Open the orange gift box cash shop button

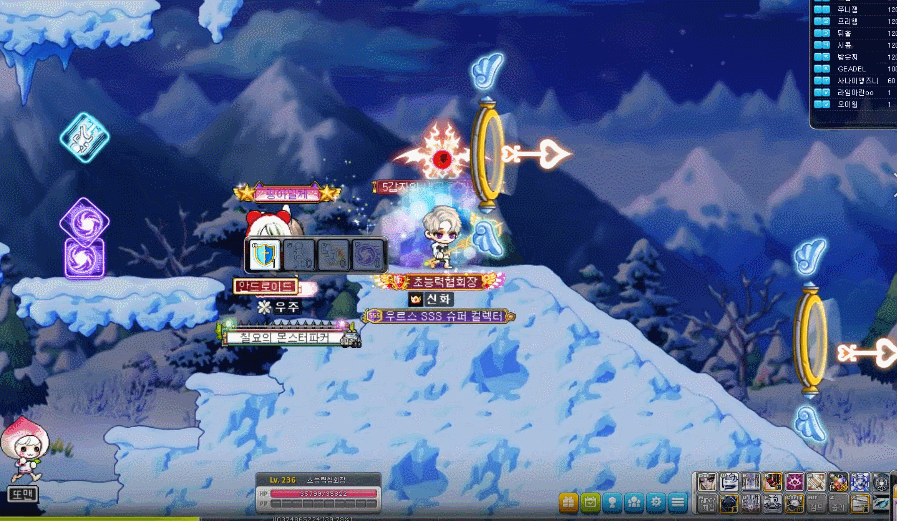[x=568, y=501]
